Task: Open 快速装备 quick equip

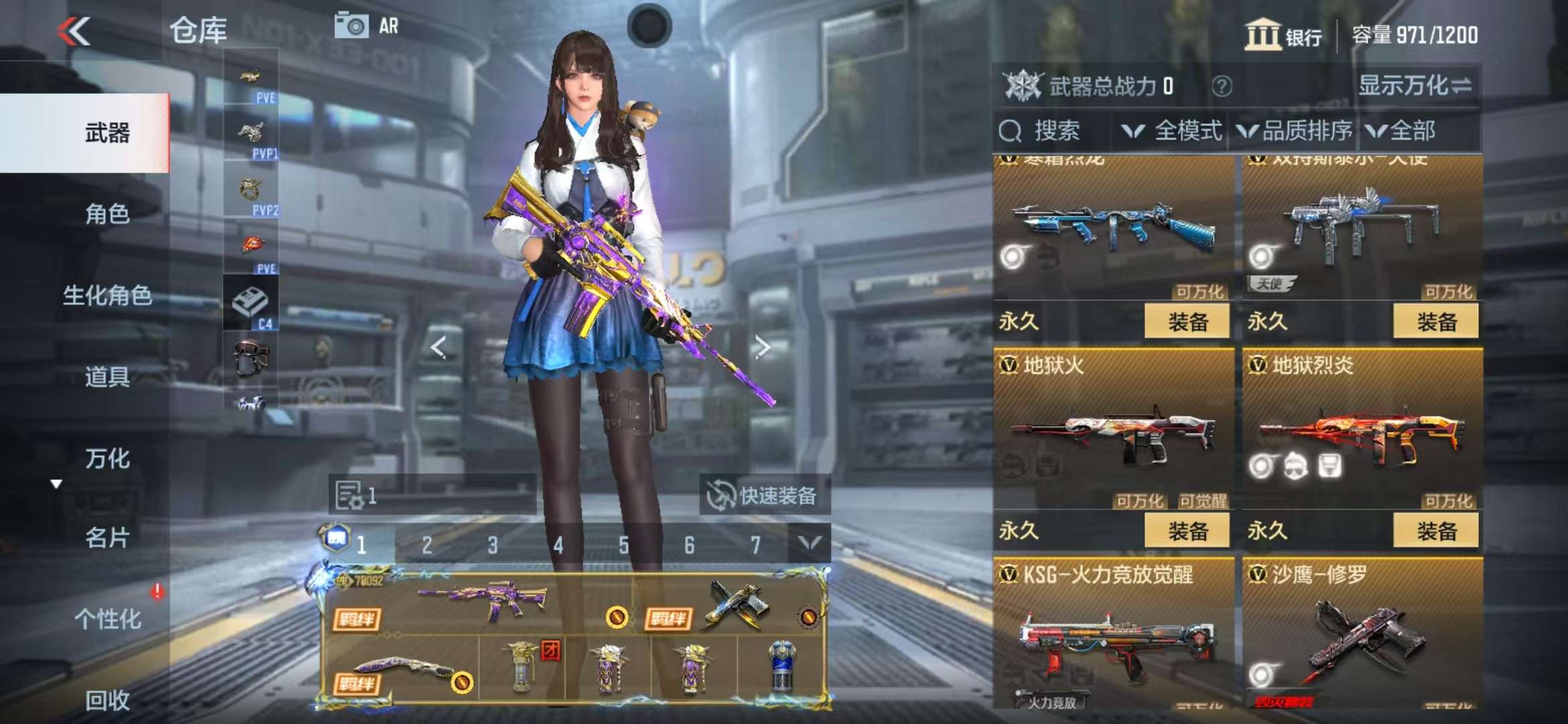Action: coord(764,495)
